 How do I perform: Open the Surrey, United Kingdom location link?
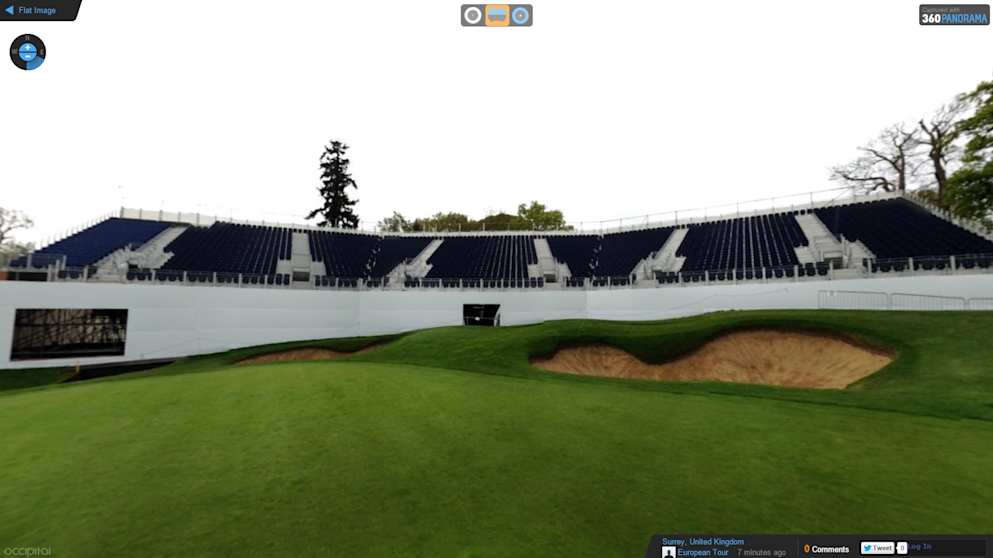tap(702, 541)
